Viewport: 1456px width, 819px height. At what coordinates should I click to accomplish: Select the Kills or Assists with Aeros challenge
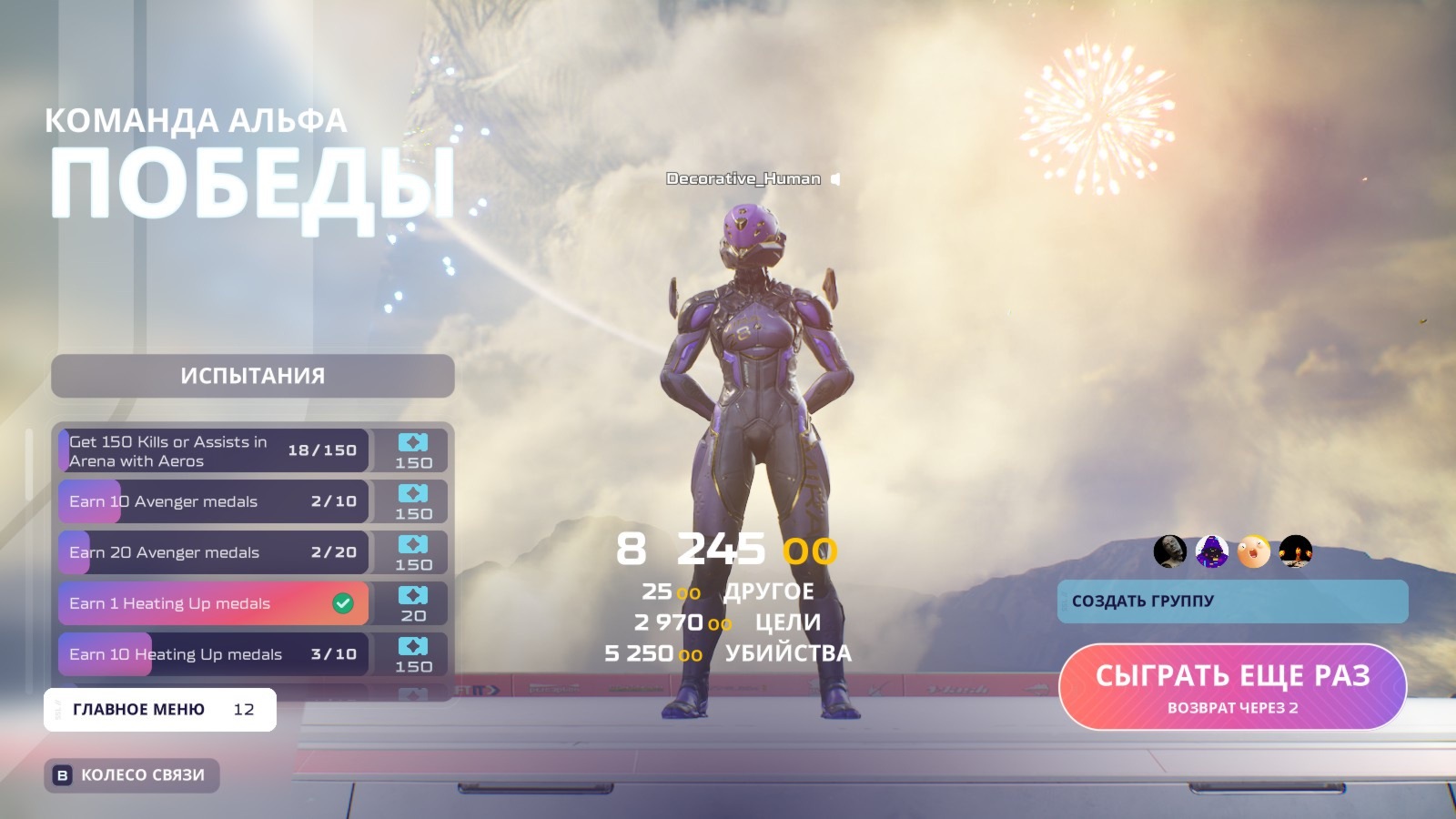click(214, 451)
